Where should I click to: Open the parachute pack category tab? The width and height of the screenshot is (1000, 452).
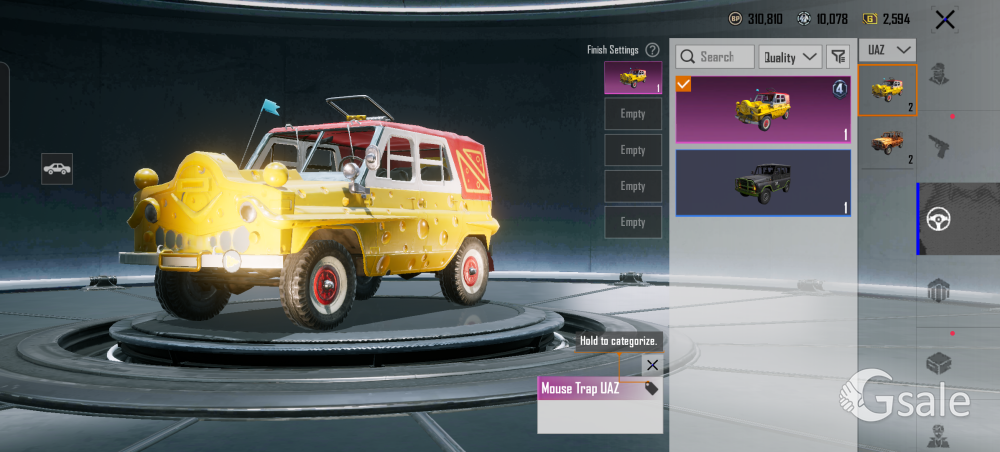[x=939, y=291]
